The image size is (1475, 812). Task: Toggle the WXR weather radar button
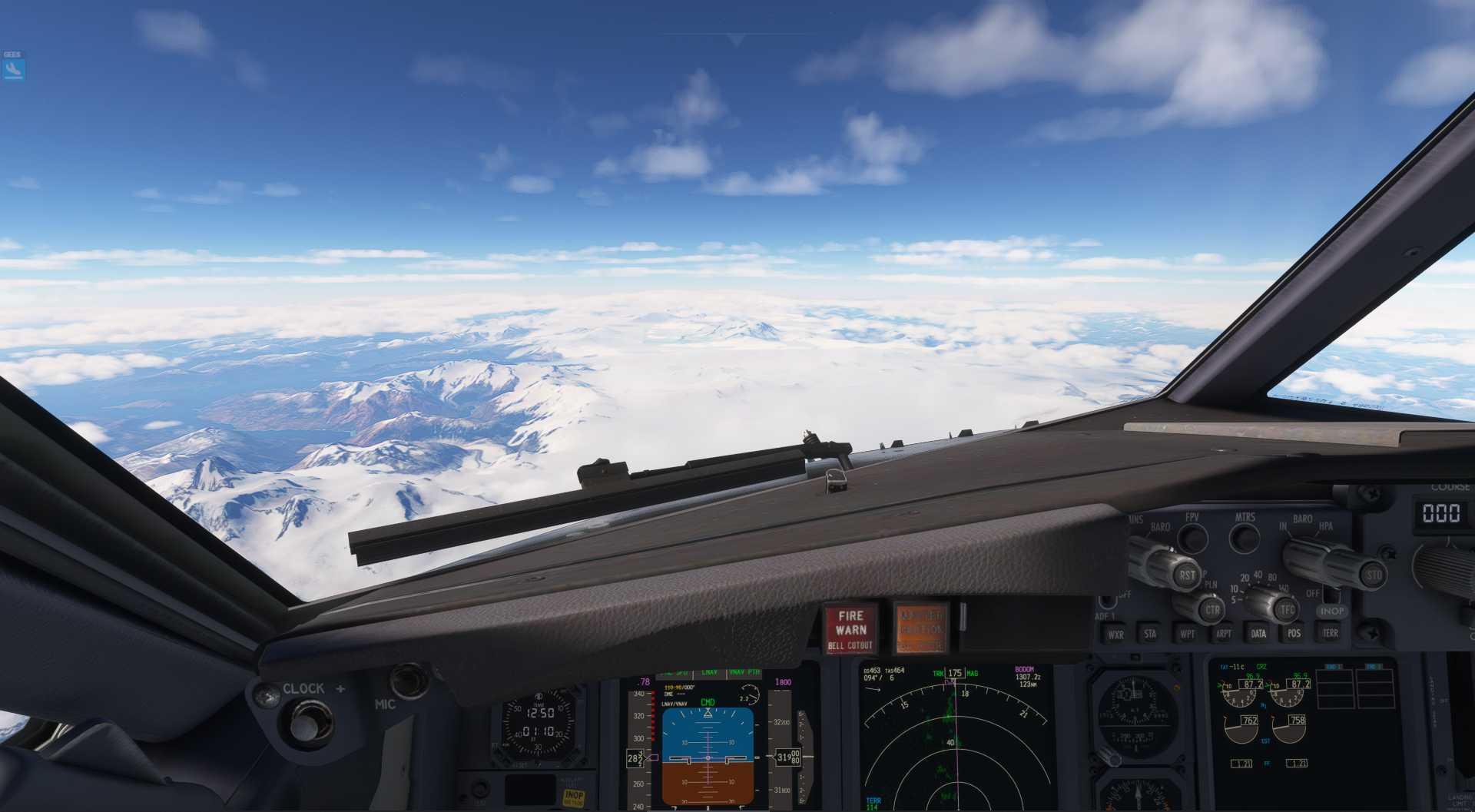[1115, 635]
